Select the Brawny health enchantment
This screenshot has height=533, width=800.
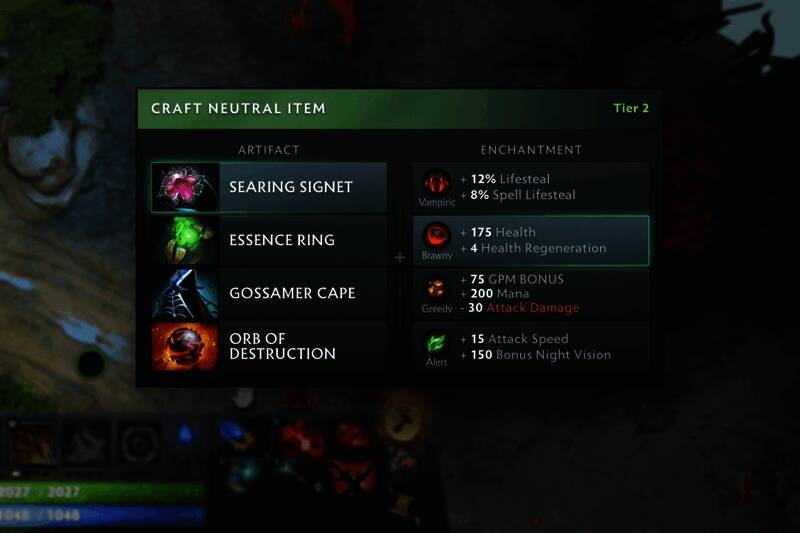point(531,241)
